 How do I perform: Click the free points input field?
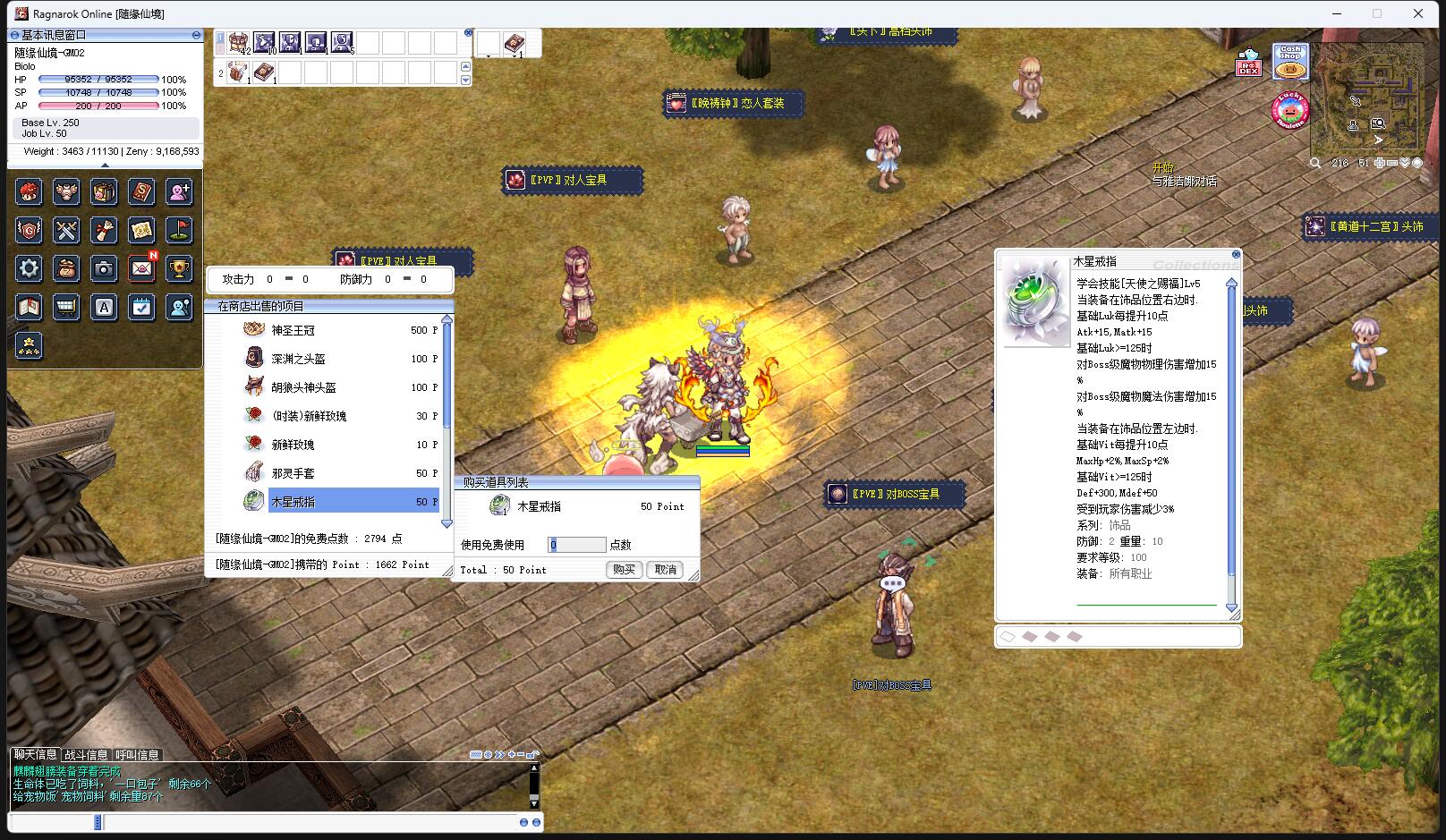(577, 545)
